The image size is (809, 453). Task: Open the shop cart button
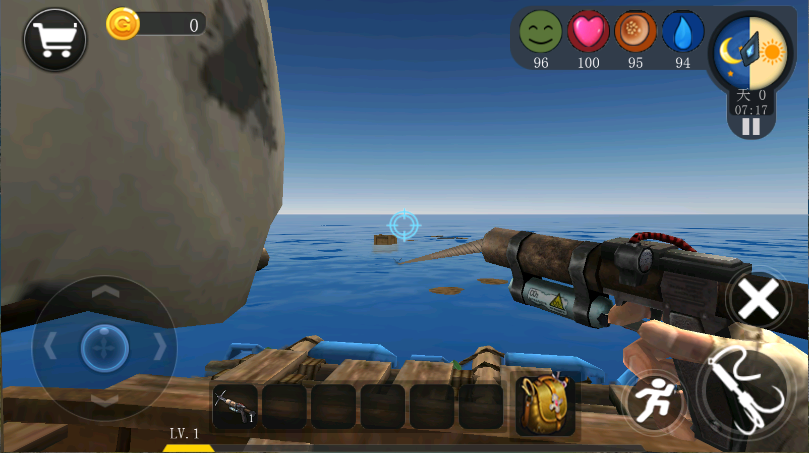54,39
